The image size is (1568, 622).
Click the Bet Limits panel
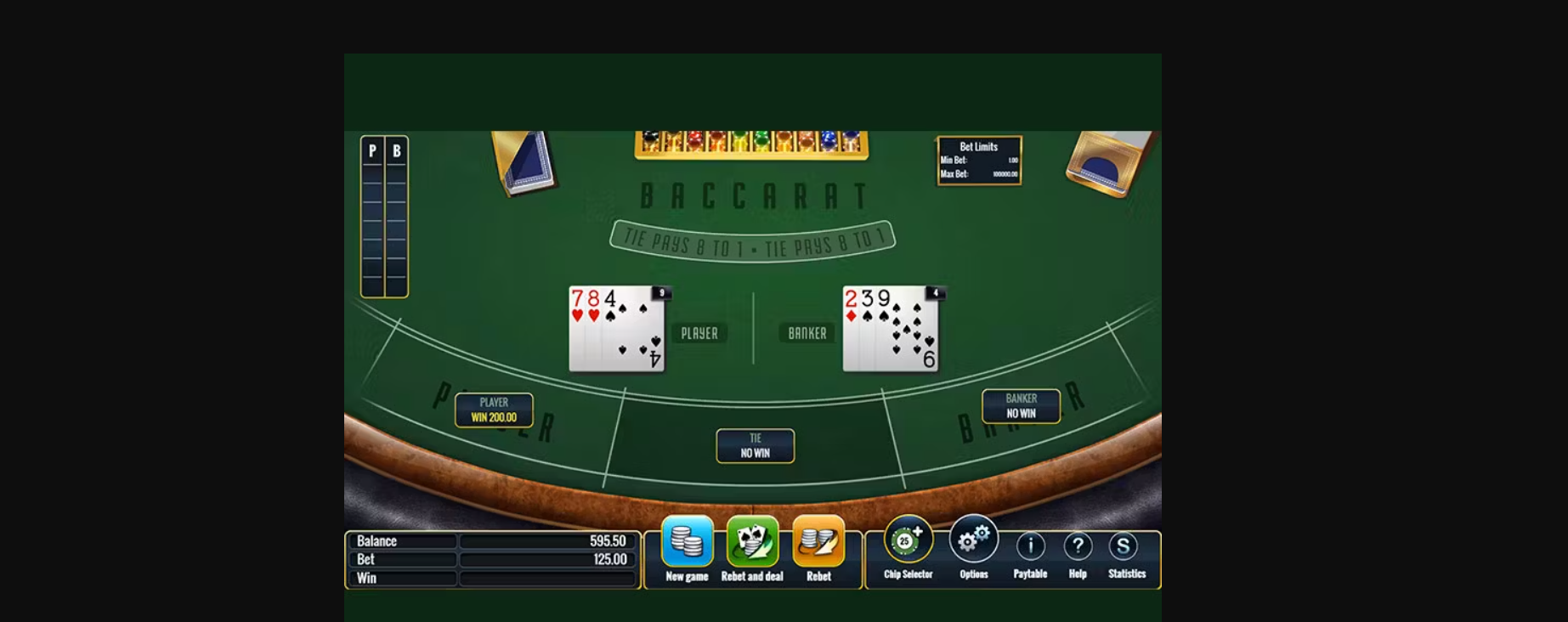click(x=978, y=158)
